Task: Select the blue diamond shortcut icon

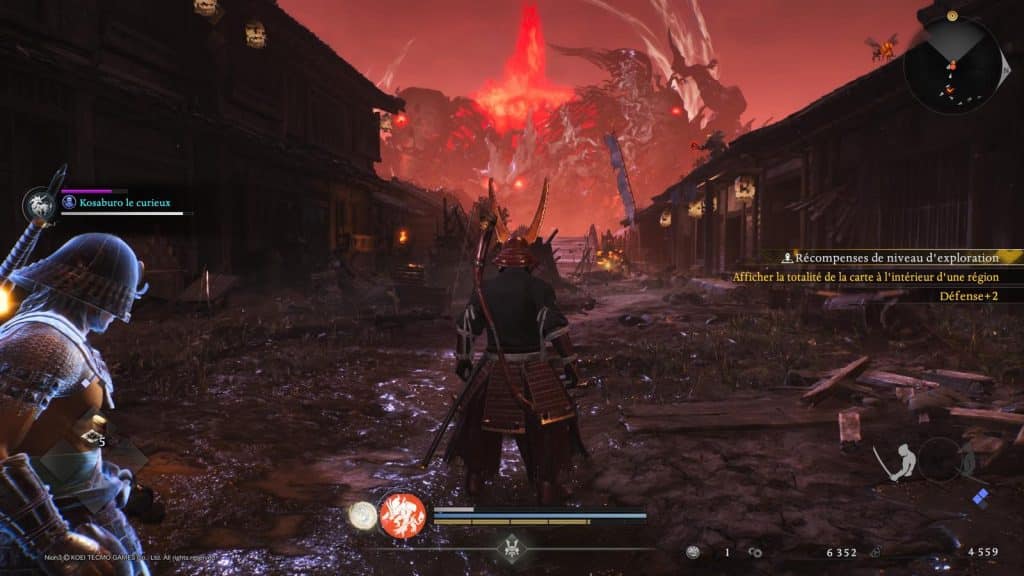Action: [981, 497]
